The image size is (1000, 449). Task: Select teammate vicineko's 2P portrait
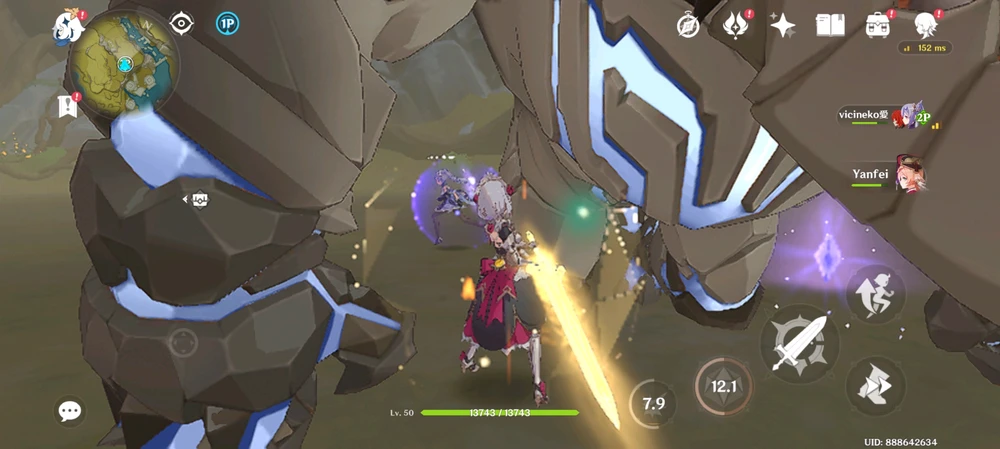(x=910, y=117)
